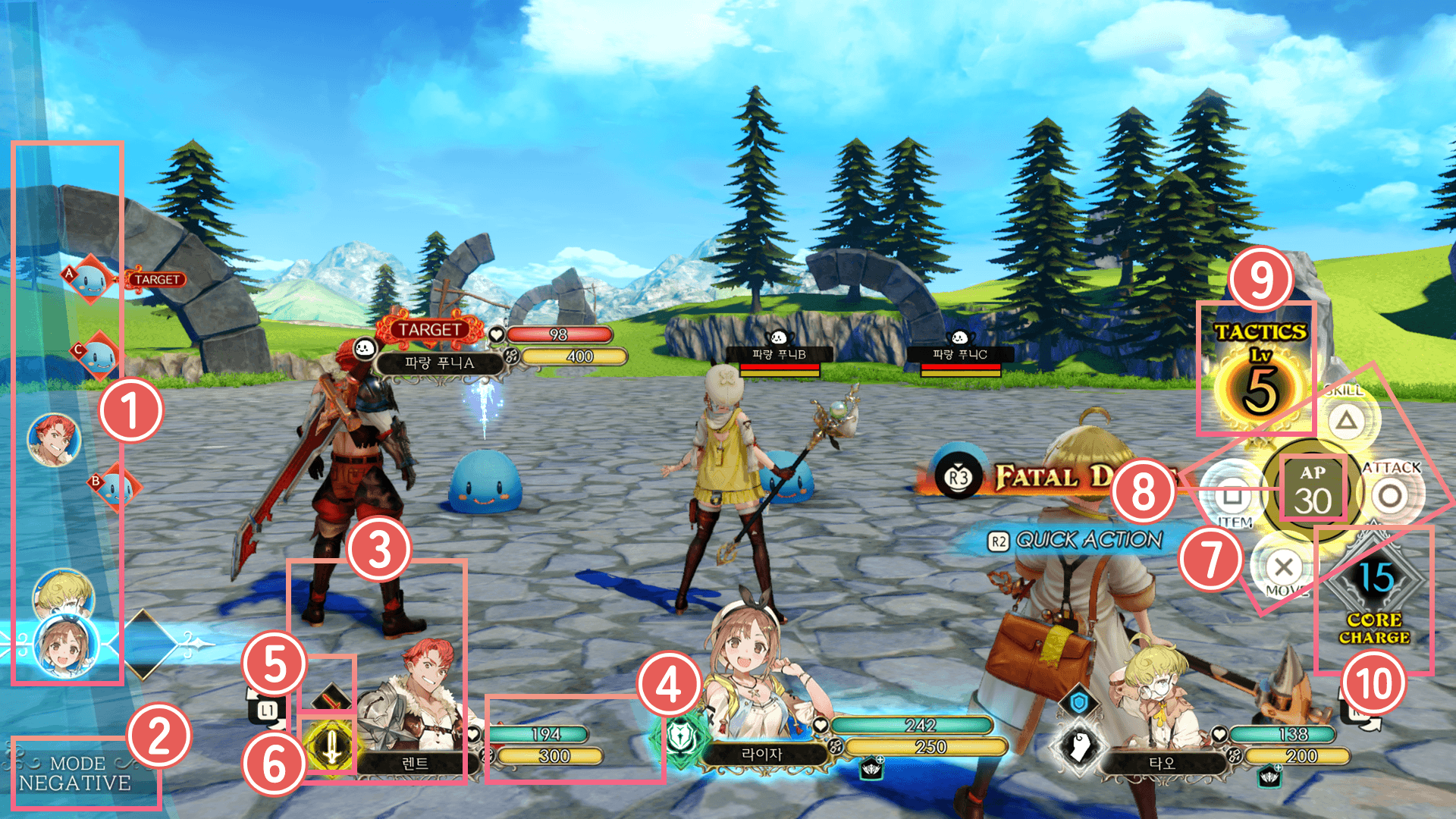Open the Item command
The height and width of the screenshot is (819, 1456).
pos(1233,497)
